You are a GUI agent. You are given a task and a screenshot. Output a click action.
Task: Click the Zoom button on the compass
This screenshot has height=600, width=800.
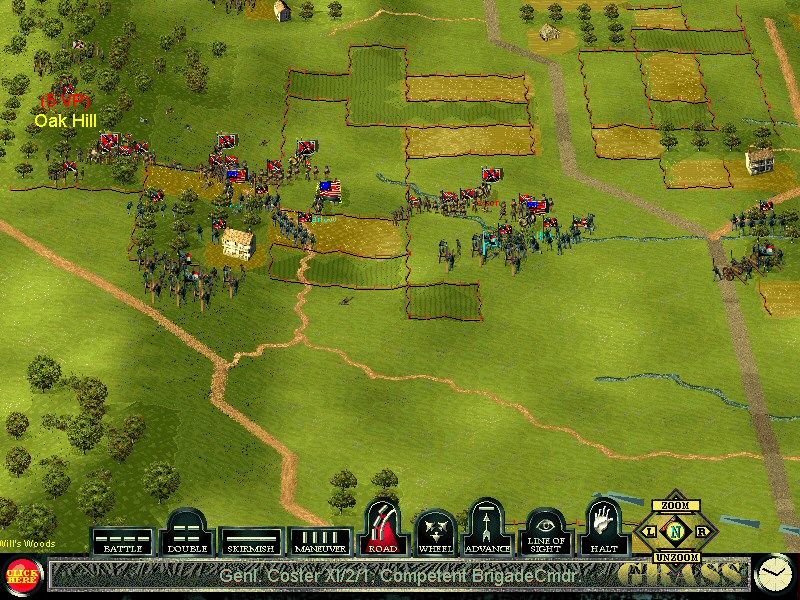675,506
